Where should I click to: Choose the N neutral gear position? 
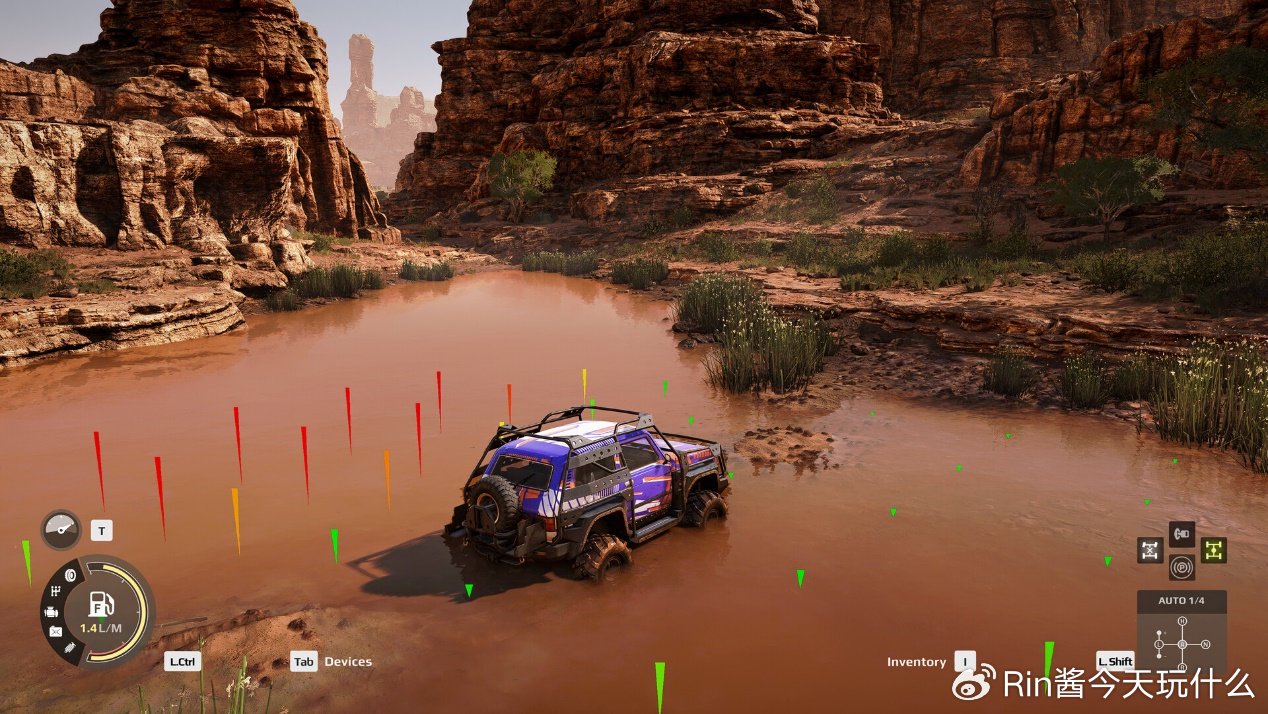click(1204, 643)
